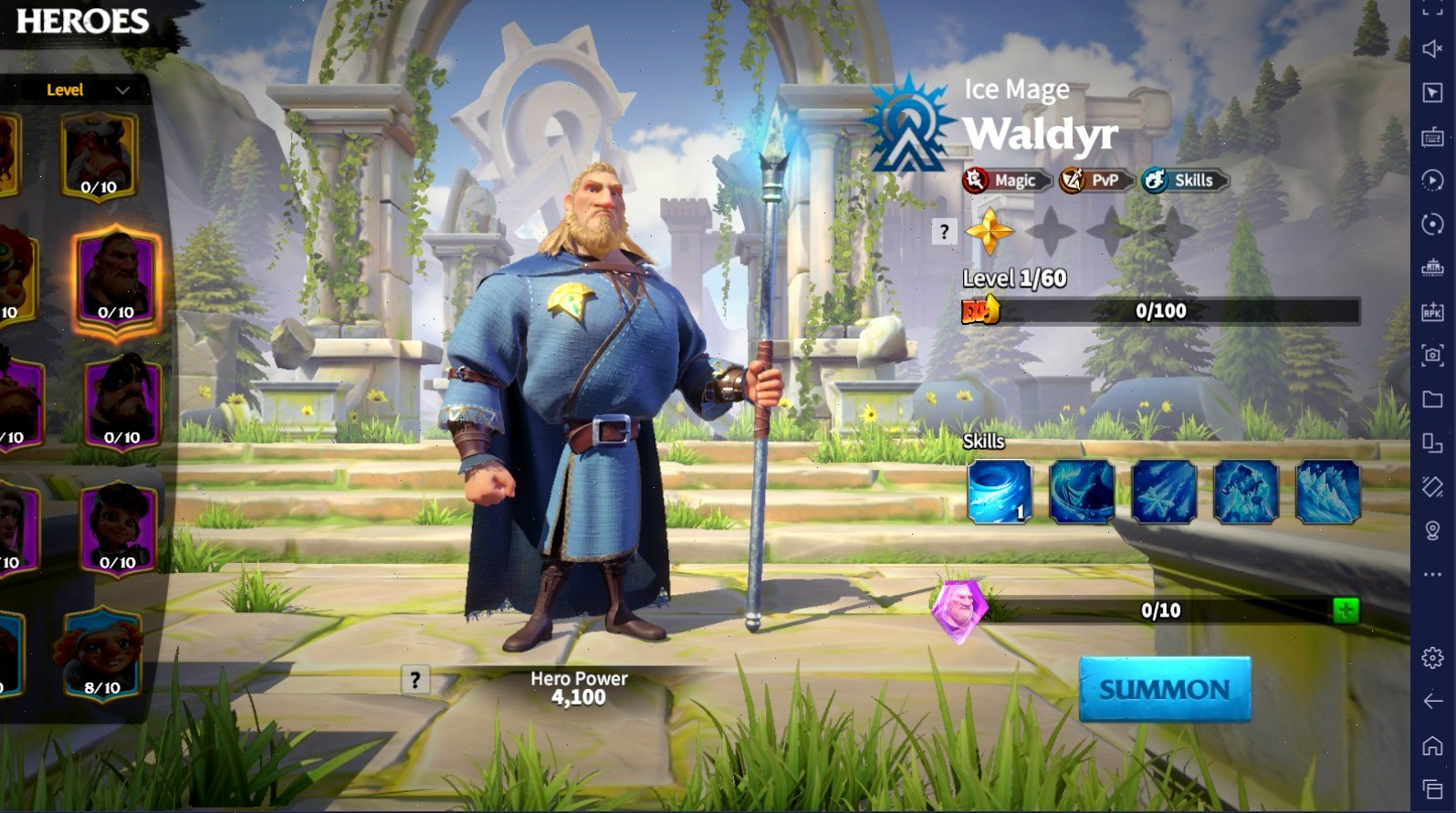The height and width of the screenshot is (813, 1456).
Task: Open the Level sort dropdown
Action: click(x=88, y=89)
